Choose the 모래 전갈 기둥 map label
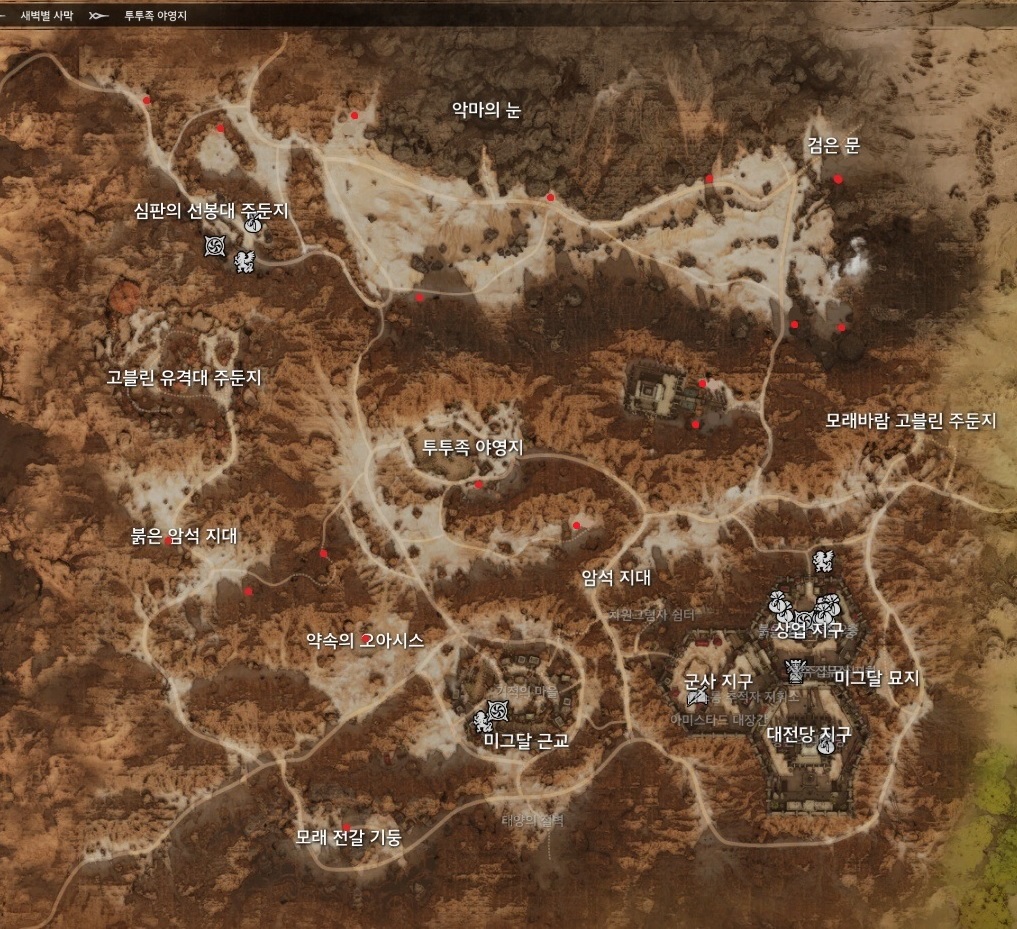 [348, 837]
